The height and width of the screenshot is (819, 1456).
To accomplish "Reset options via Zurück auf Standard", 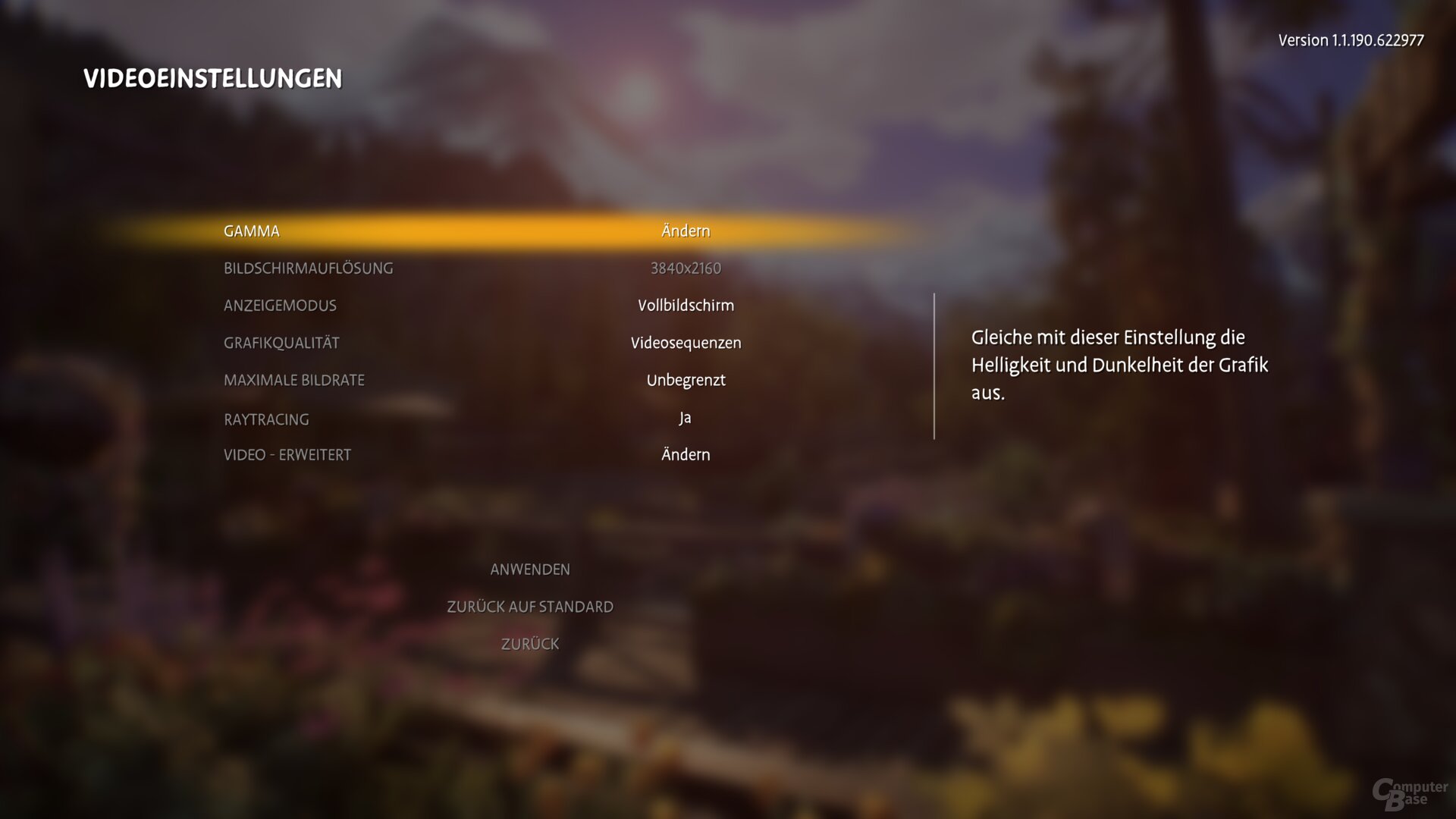I will 531,606.
